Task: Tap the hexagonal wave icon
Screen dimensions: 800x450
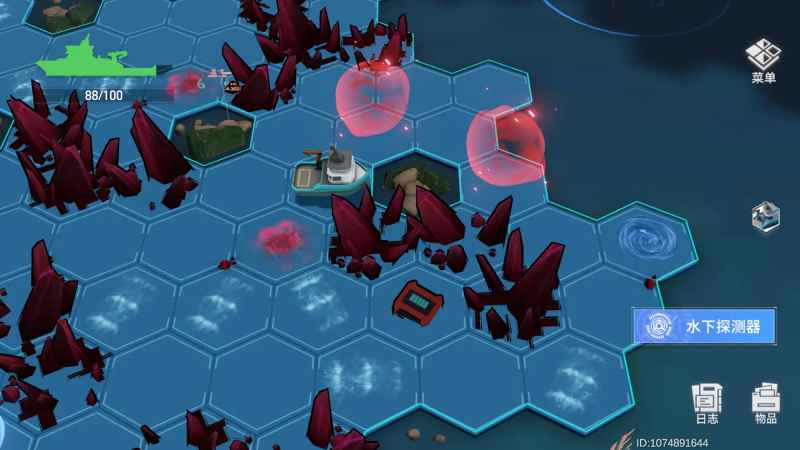Action: click(764, 215)
